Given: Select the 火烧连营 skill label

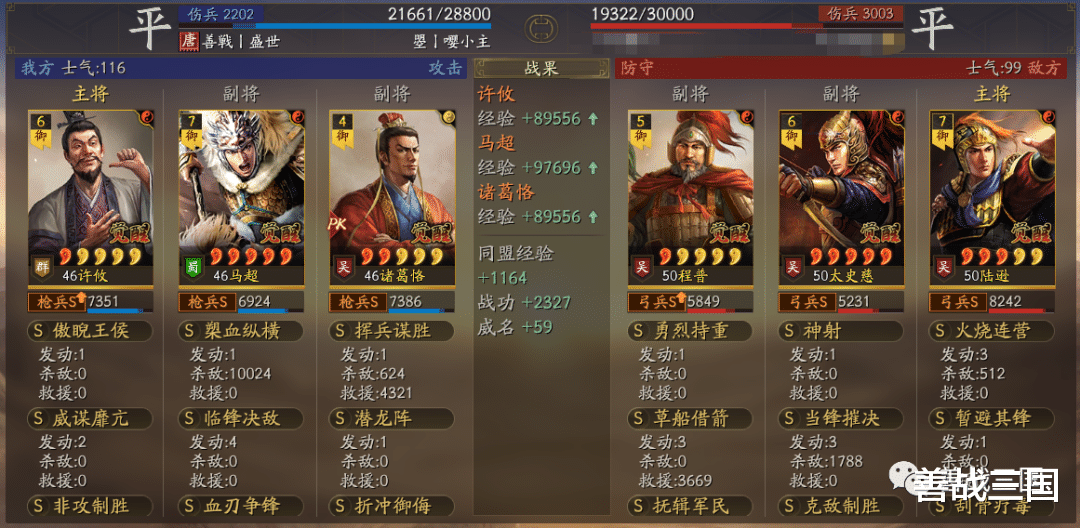Looking at the screenshot, I should pos(991,331).
